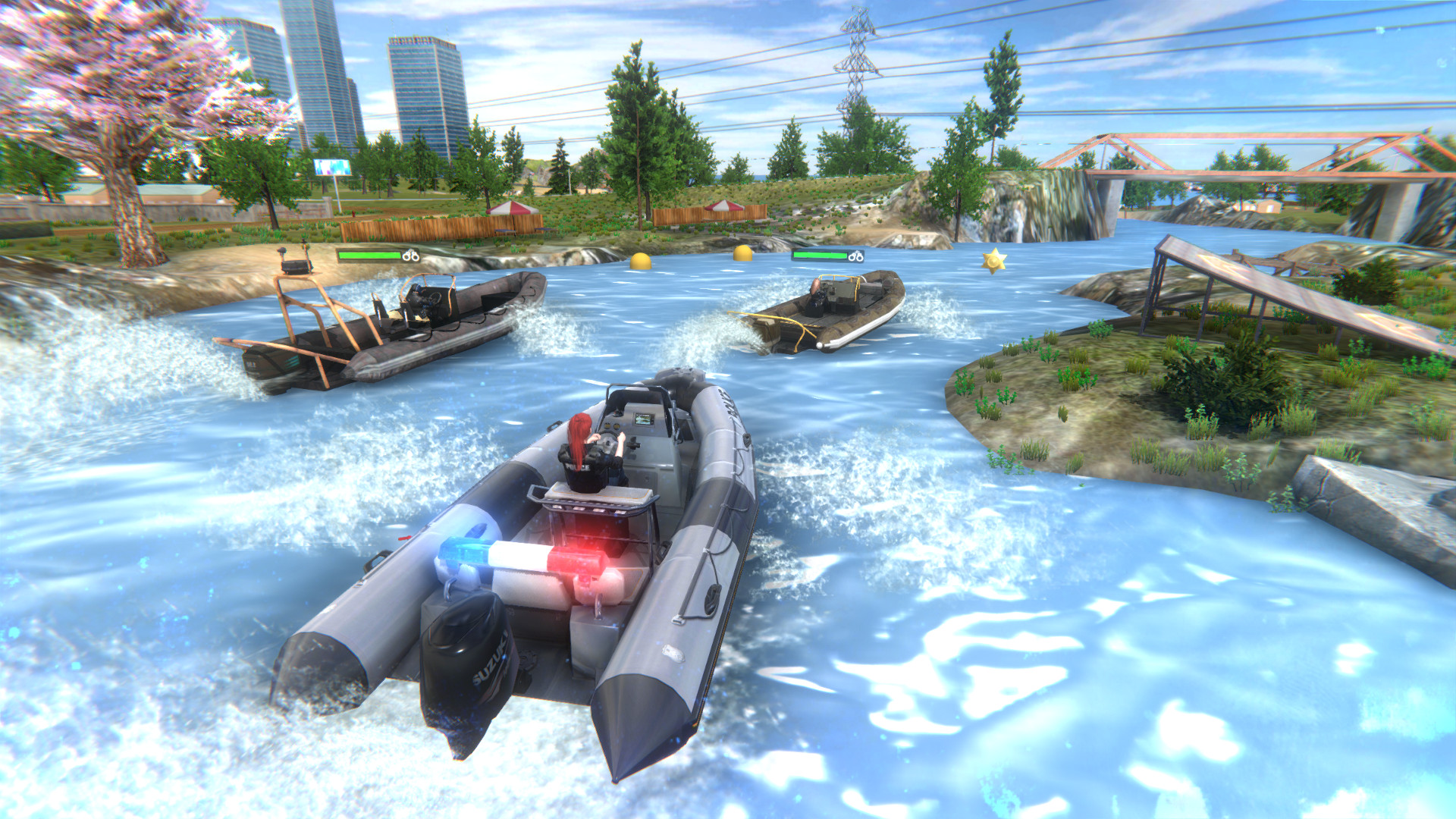
Task: Click the leftmost yellow buoy
Action: 641,262
